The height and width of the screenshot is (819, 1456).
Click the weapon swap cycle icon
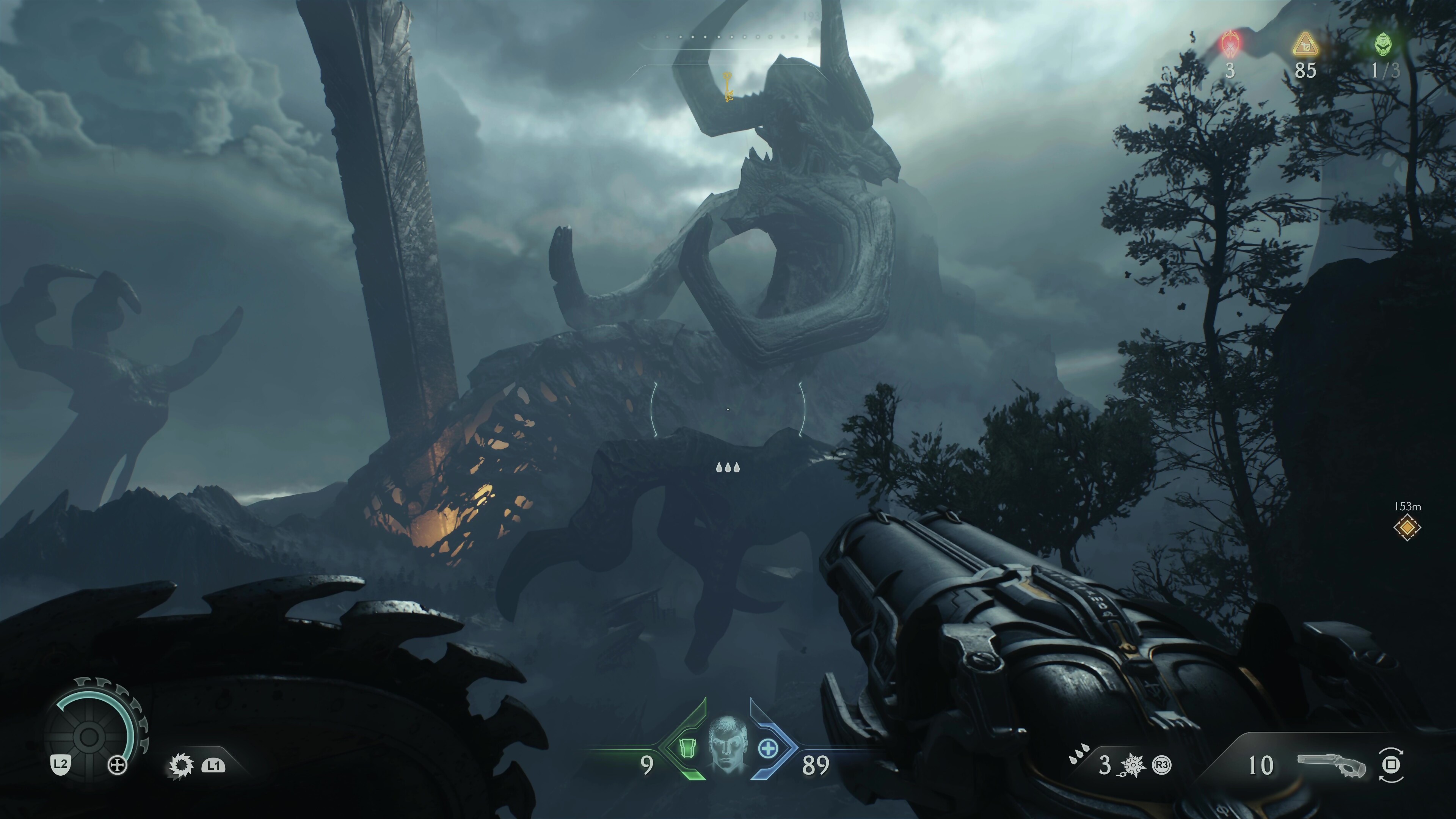click(x=1390, y=765)
